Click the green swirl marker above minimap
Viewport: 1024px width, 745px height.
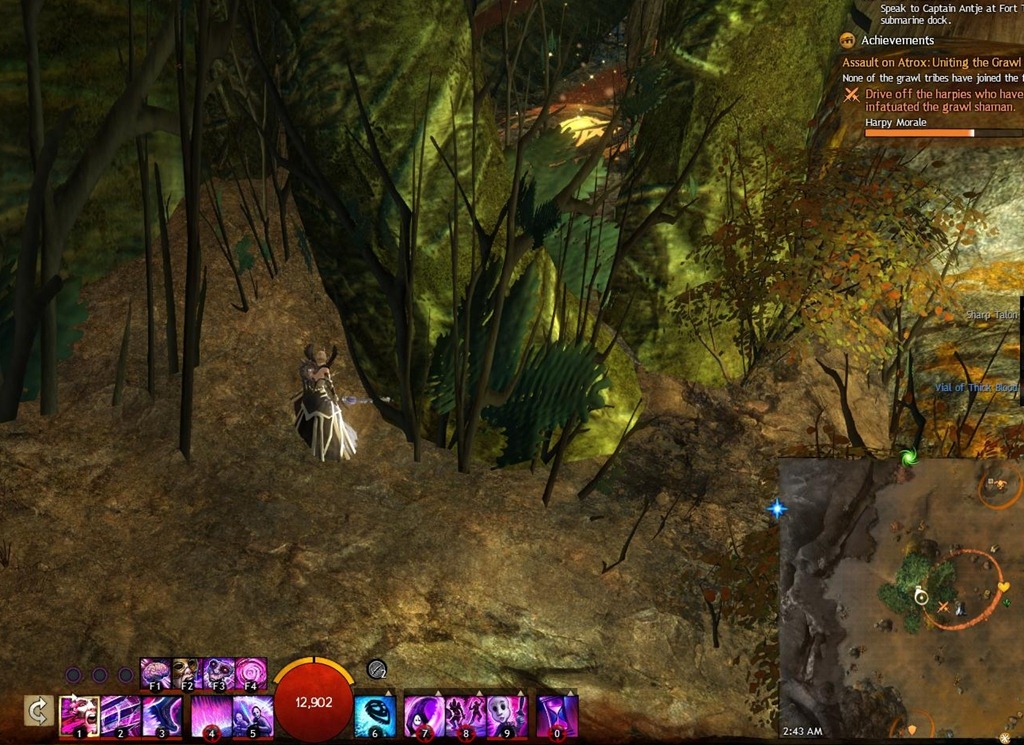pos(908,457)
